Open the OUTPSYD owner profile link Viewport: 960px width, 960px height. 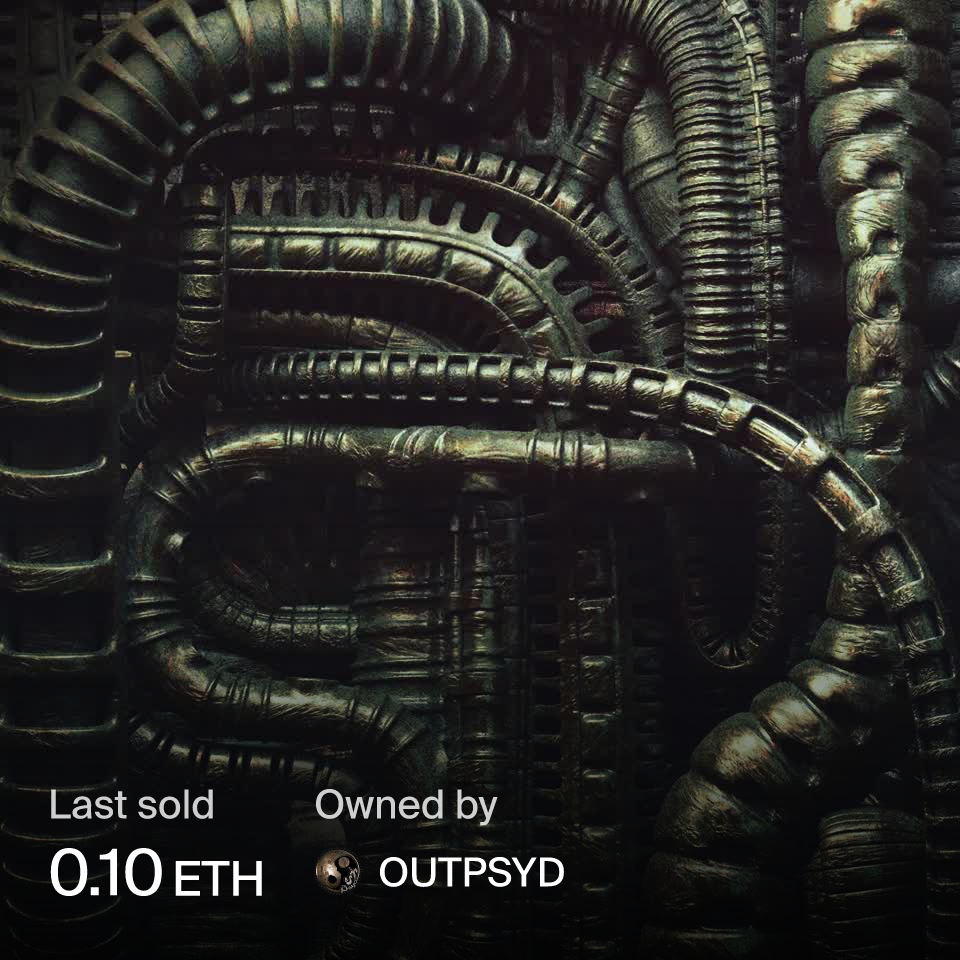[471, 873]
